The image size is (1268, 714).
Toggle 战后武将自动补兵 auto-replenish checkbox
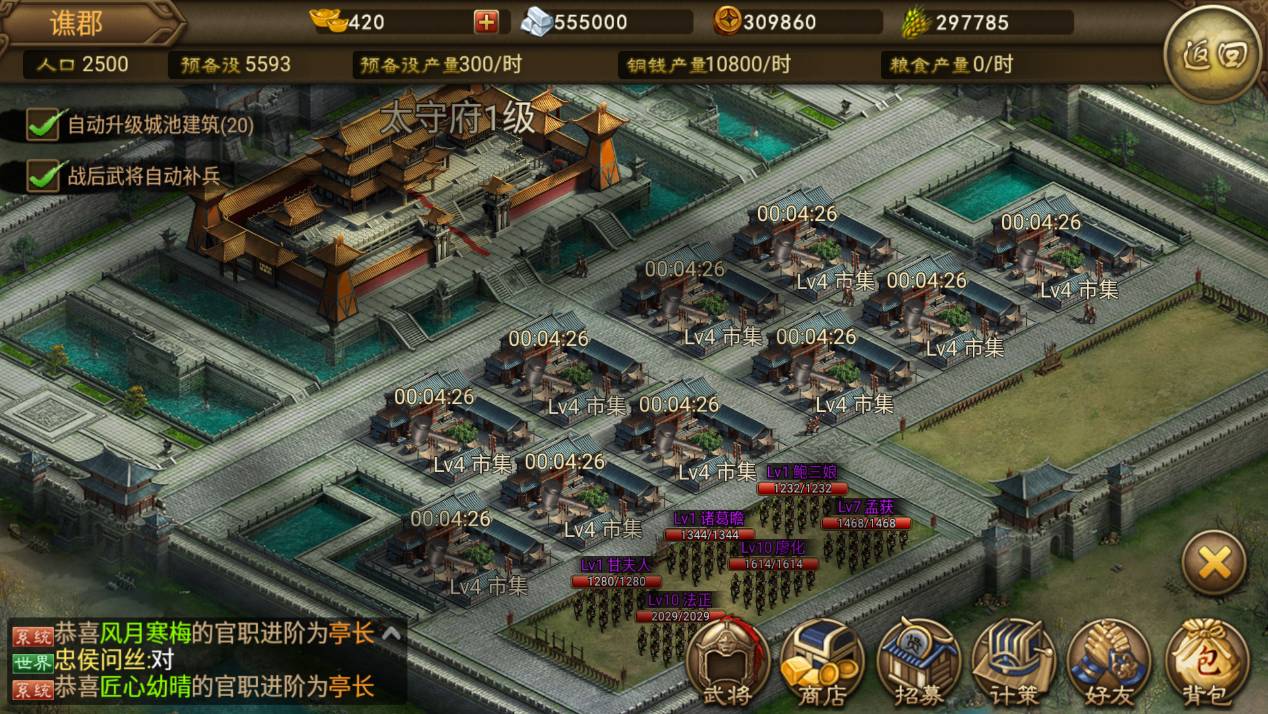coord(42,175)
